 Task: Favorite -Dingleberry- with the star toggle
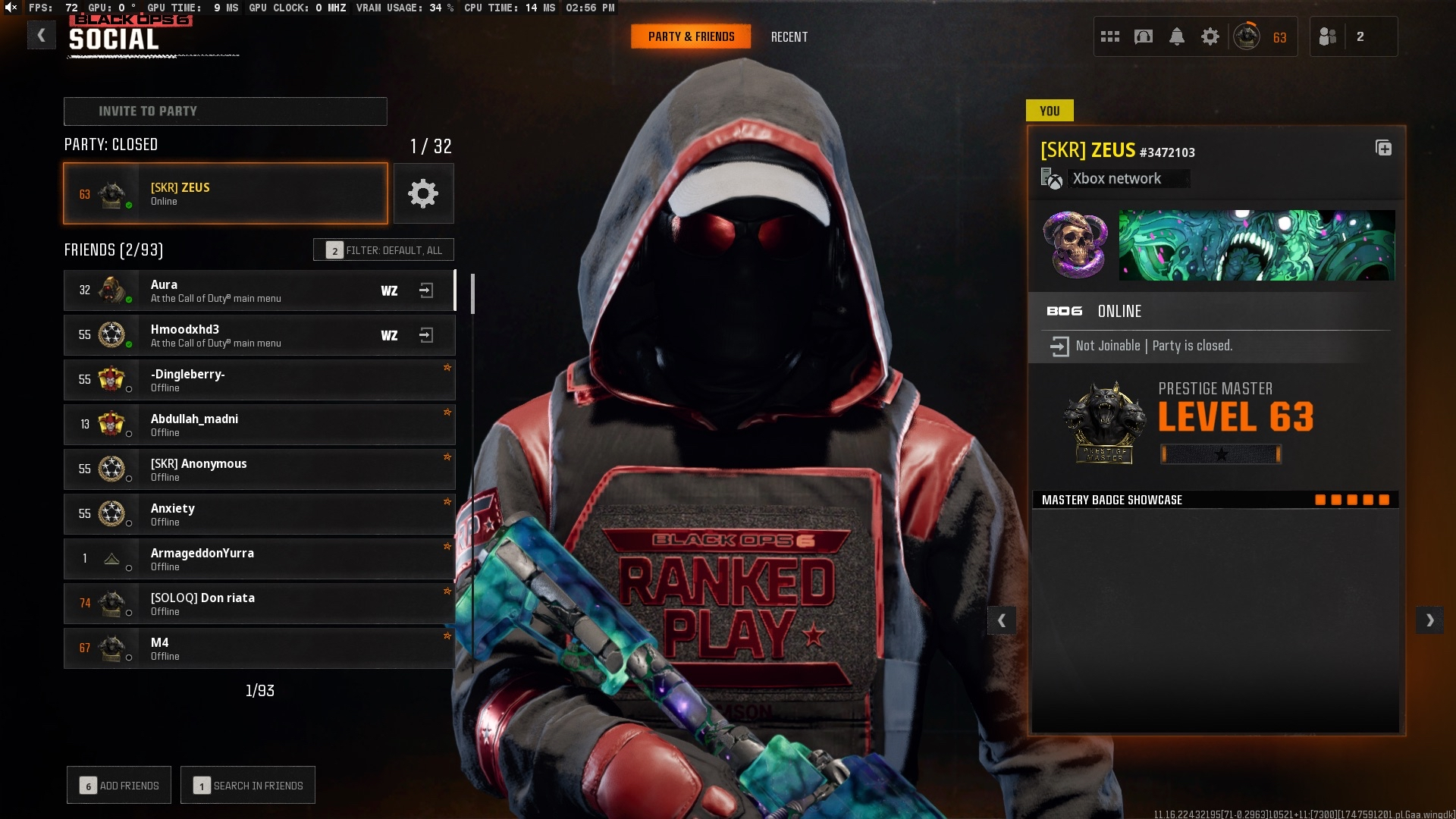tap(448, 368)
